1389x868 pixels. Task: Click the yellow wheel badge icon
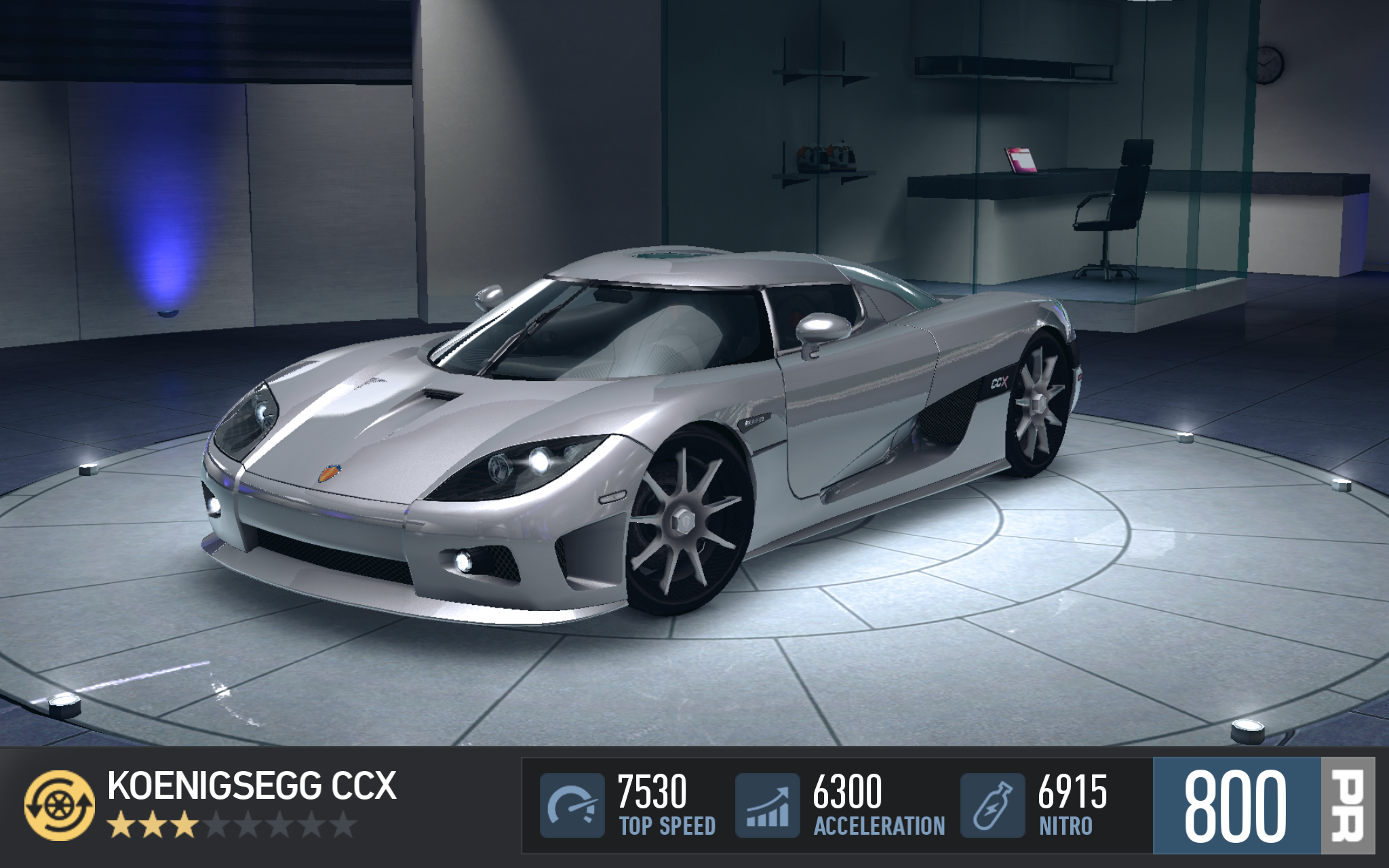point(60,805)
